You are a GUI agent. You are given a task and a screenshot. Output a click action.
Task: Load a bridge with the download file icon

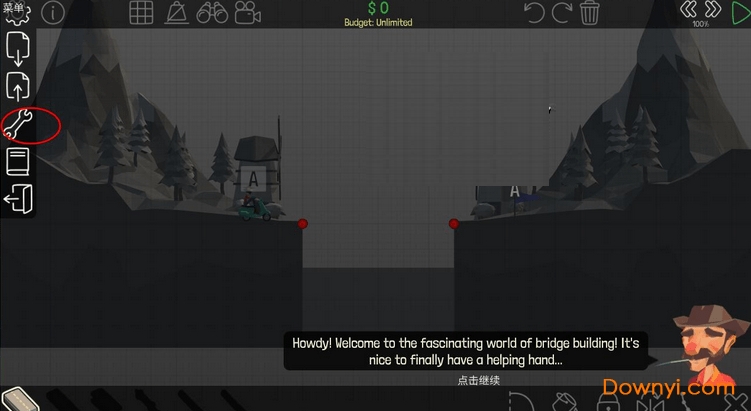[18, 47]
